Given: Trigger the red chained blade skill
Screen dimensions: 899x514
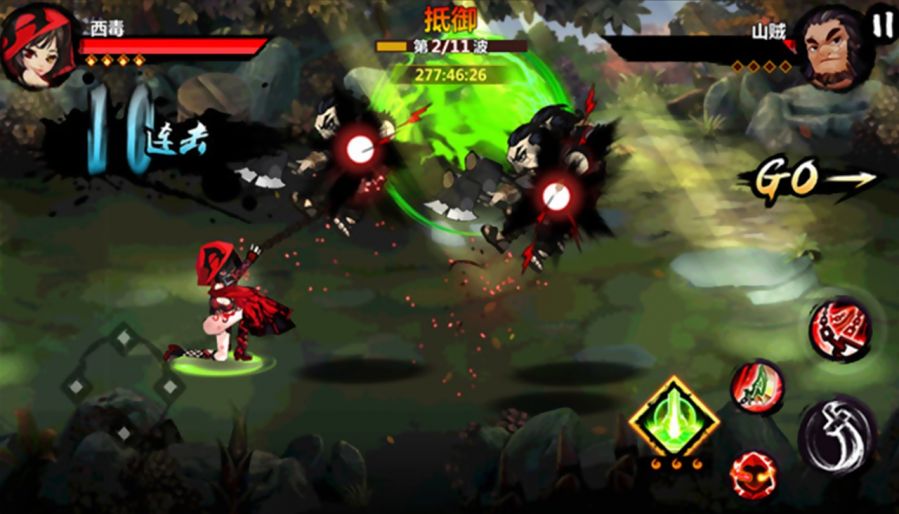Looking at the screenshot, I should (841, 327).
